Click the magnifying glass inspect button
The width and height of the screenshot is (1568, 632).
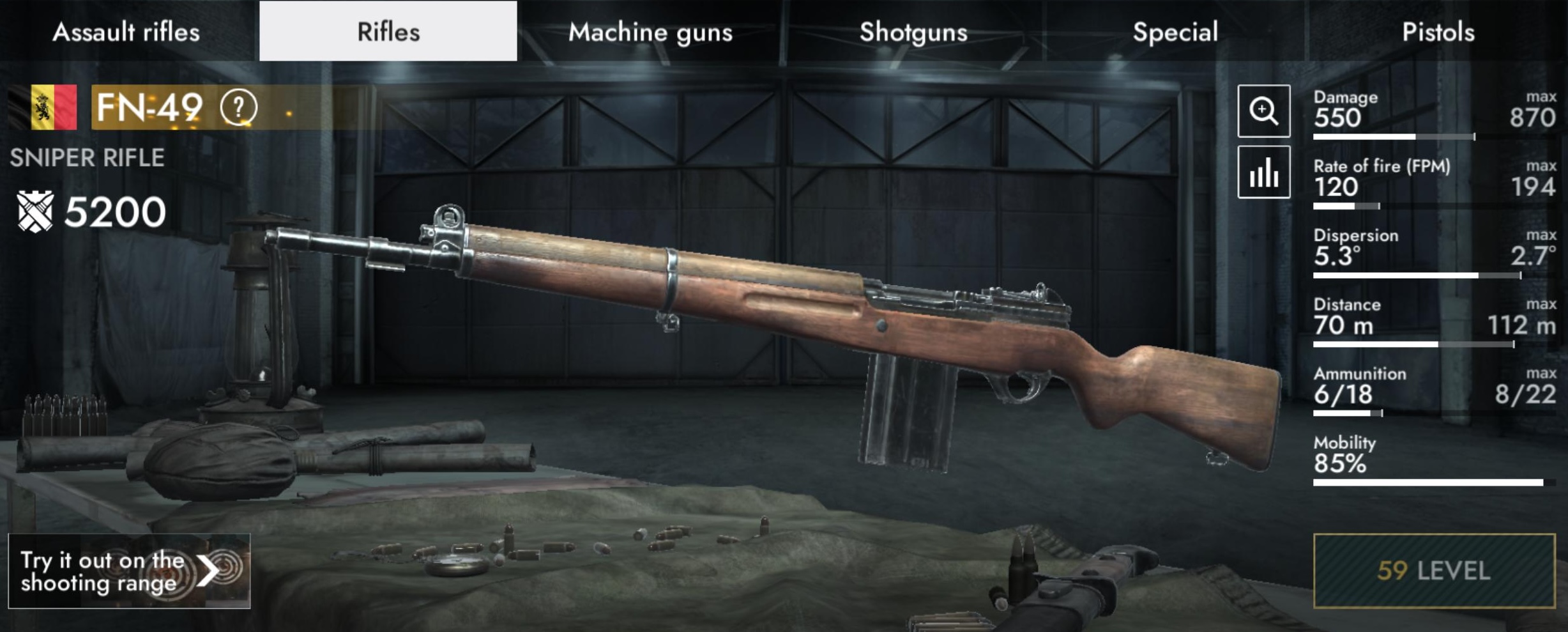point(1263,111)
